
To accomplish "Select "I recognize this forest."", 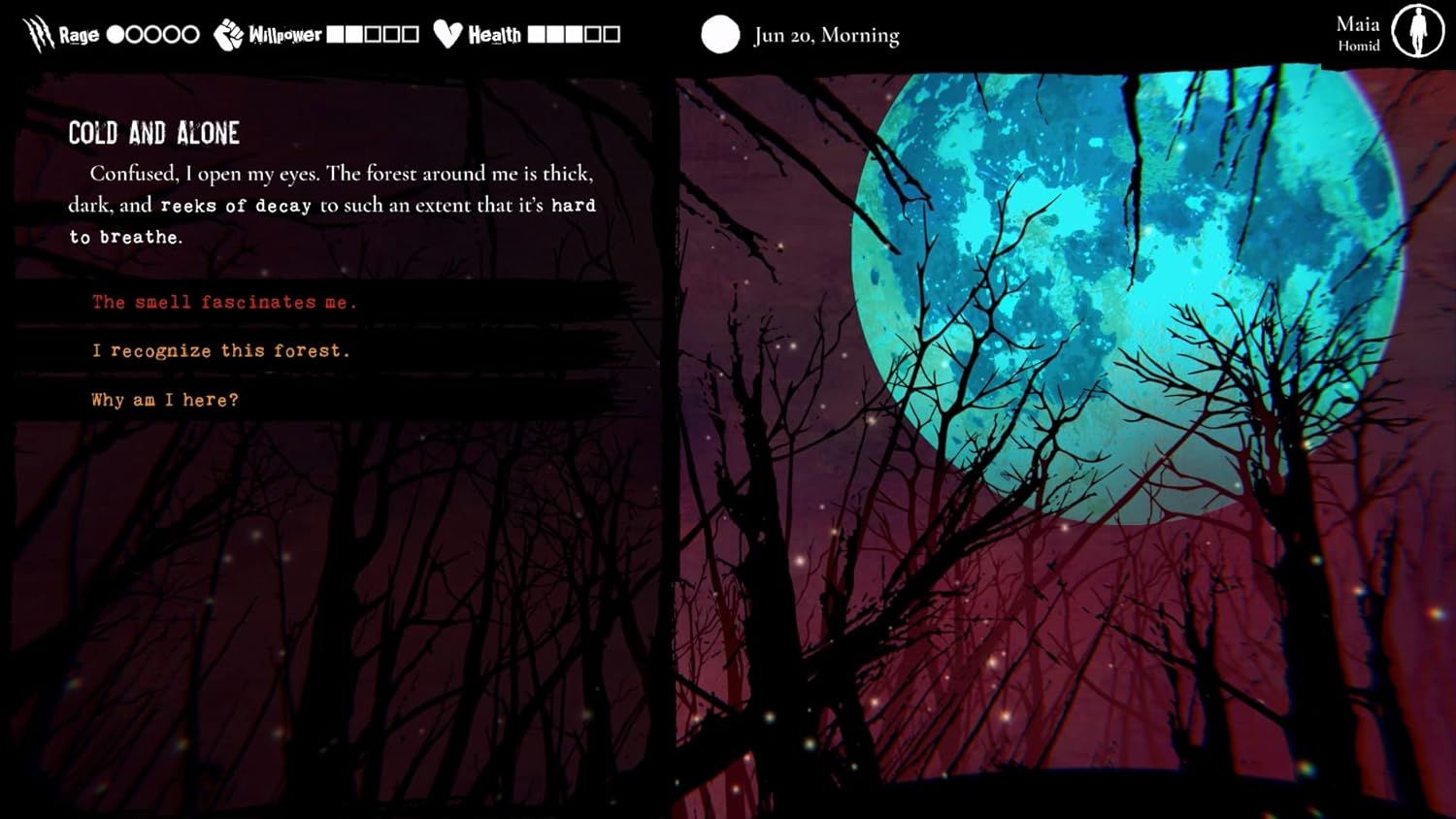I will tap(220, 350).
